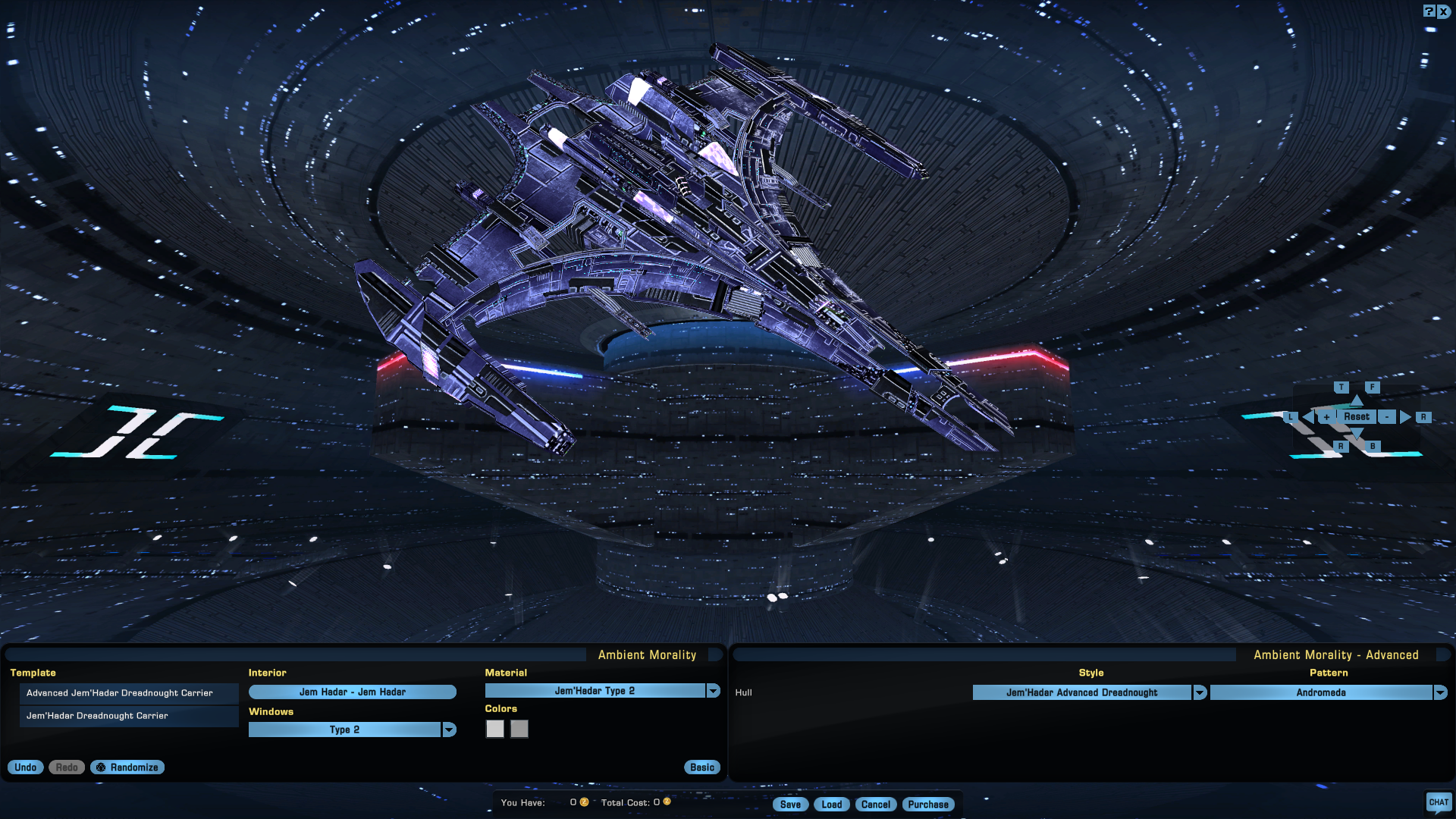Load a saved ship design
This screenshot has width=1456, height=819.
[832, 805]
